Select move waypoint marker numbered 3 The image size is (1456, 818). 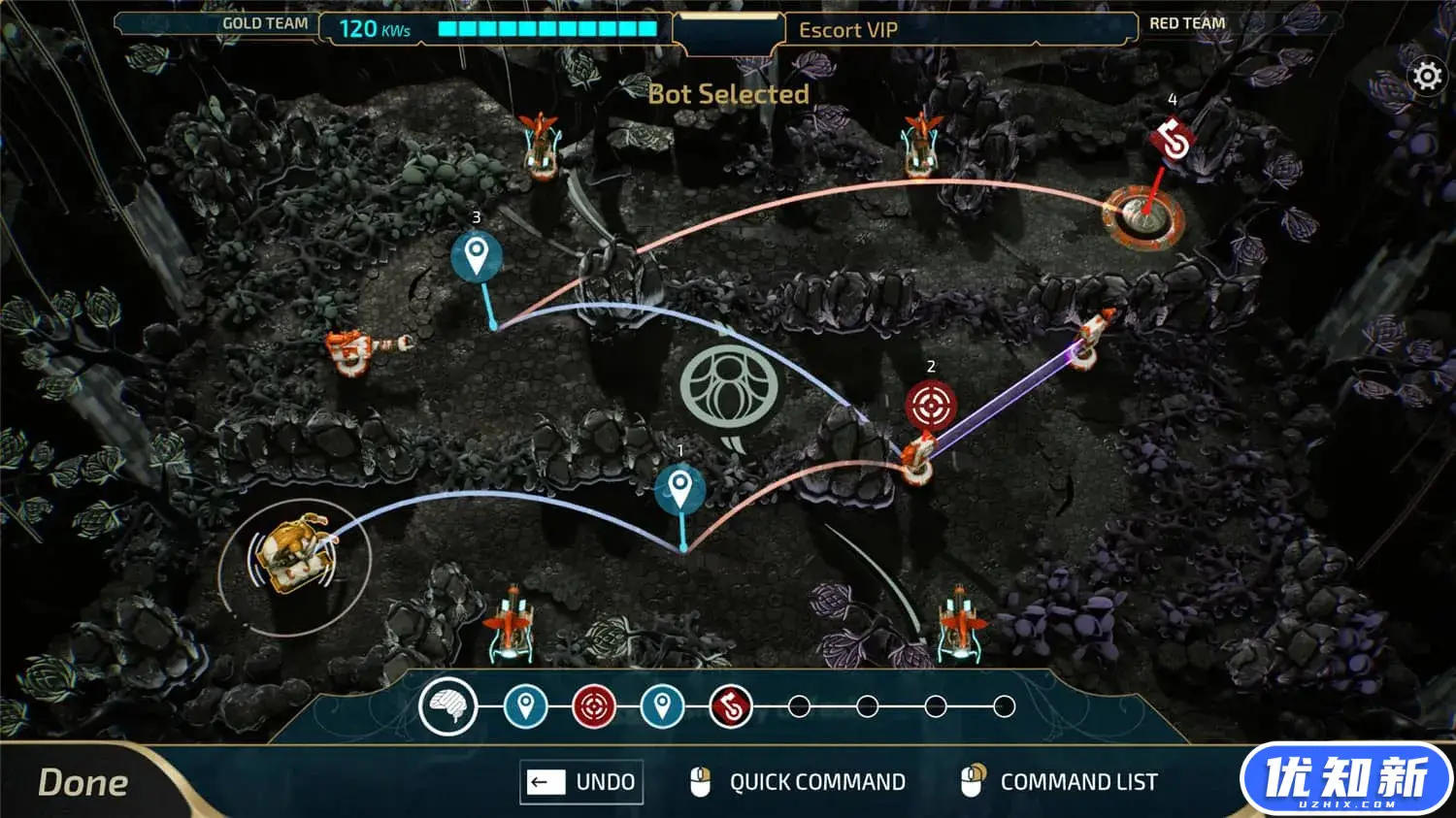click(476, 257)
